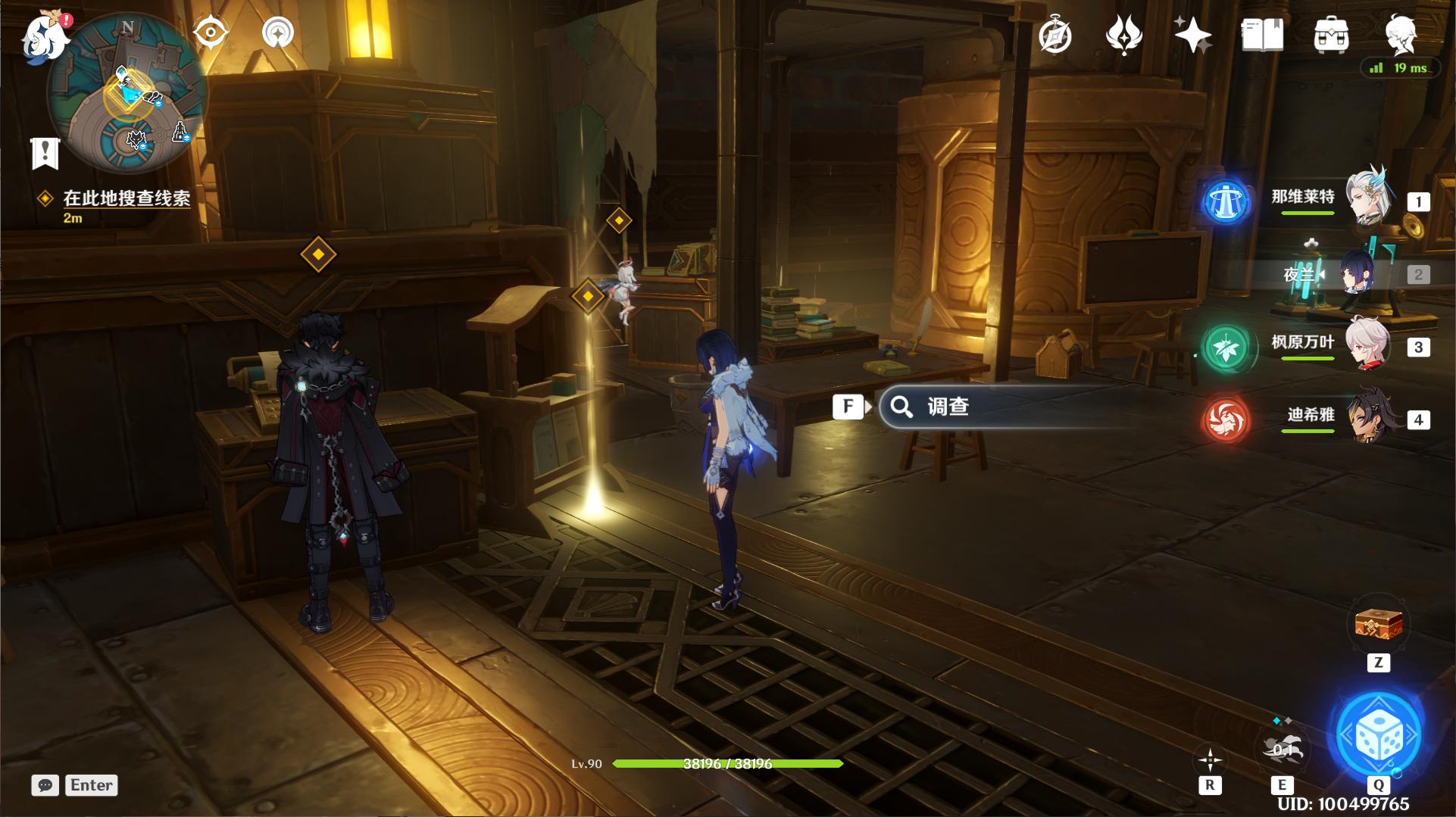Open the circular minimap

(x=127, y=95)
